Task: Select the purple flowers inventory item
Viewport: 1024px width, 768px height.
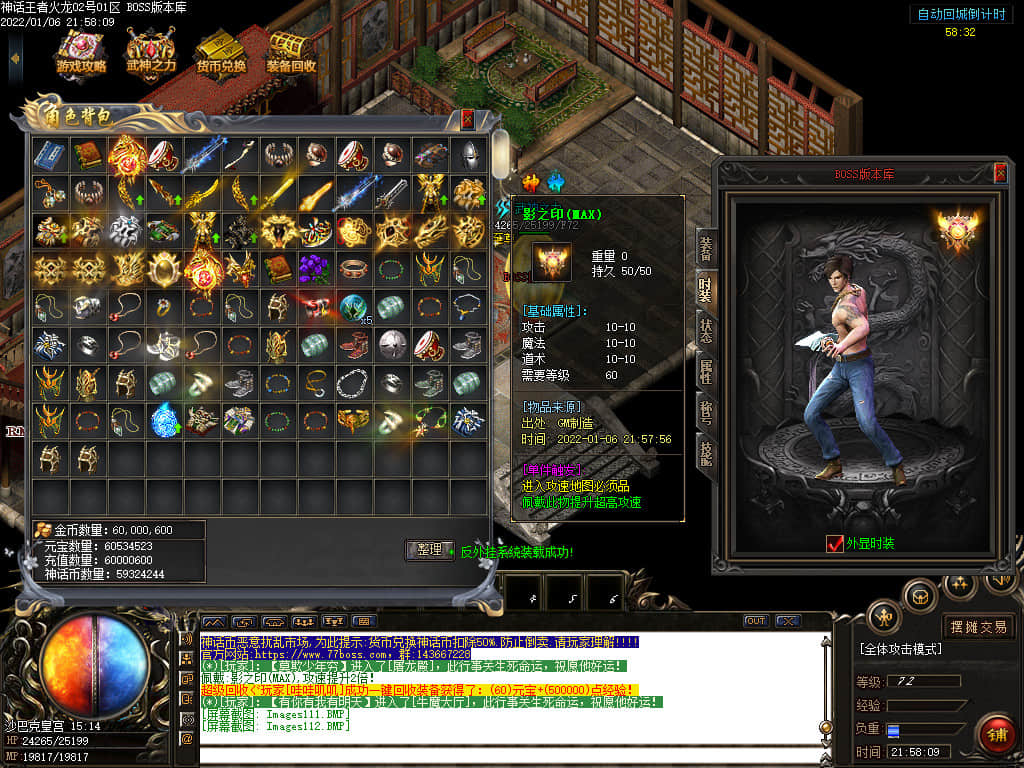Action: point(315,269)
